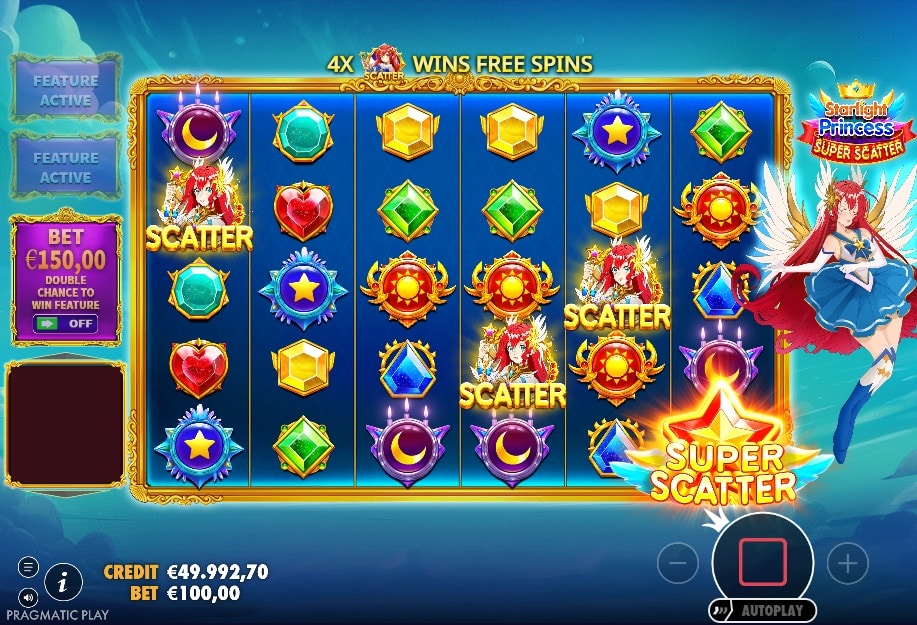Open the hamburger settings menu
This screenshot has width=917, height=625.
pos(28,567)
